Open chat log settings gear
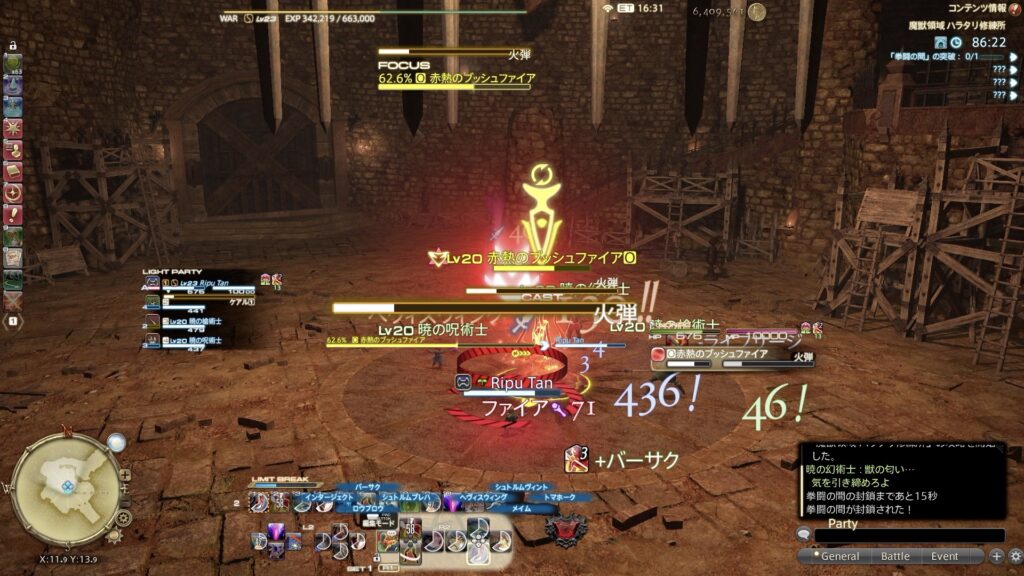This screenshot has width=1024, height=576. (1014, 556)
